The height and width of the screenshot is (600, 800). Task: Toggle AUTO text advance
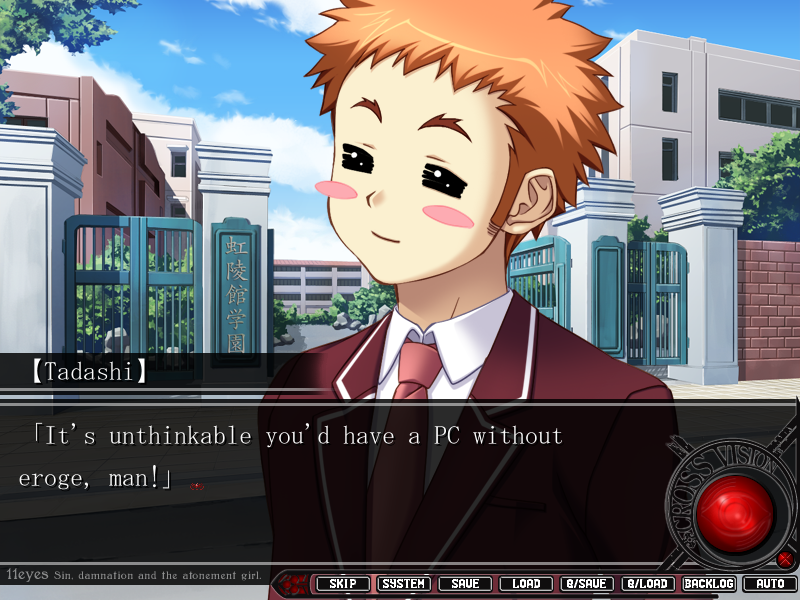pos(770,584)
